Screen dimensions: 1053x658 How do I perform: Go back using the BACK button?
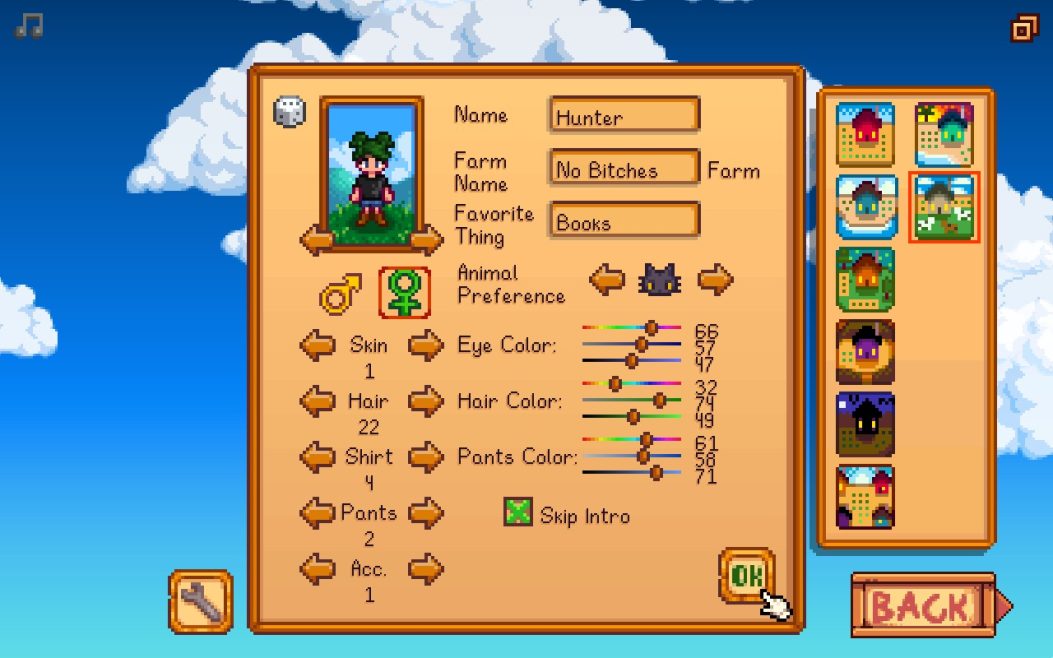[923, 605]
